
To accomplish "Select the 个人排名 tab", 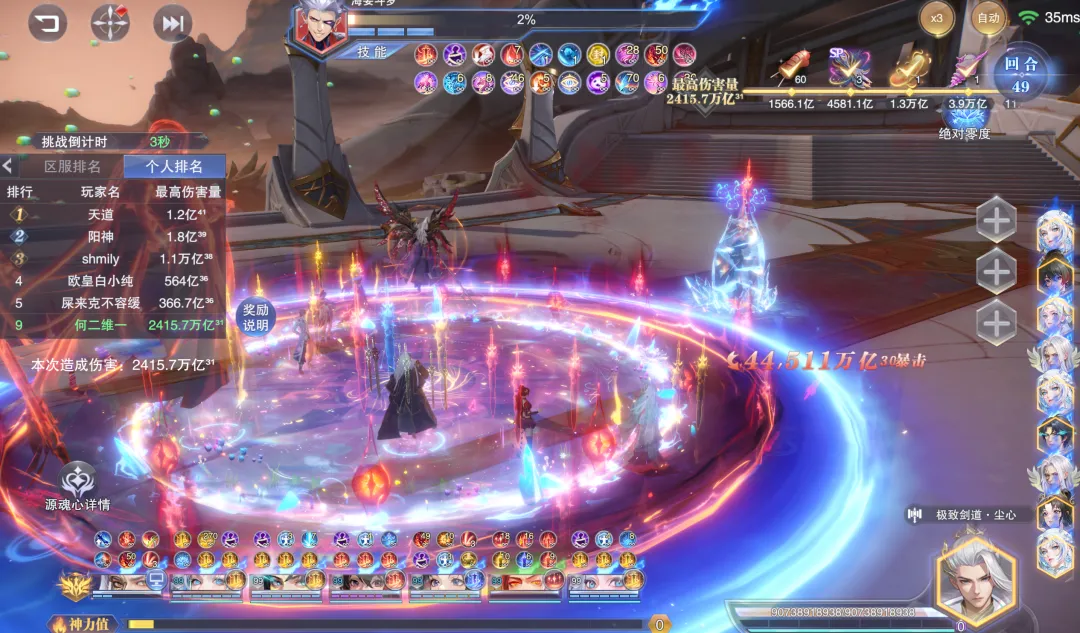I will (174, 166).
